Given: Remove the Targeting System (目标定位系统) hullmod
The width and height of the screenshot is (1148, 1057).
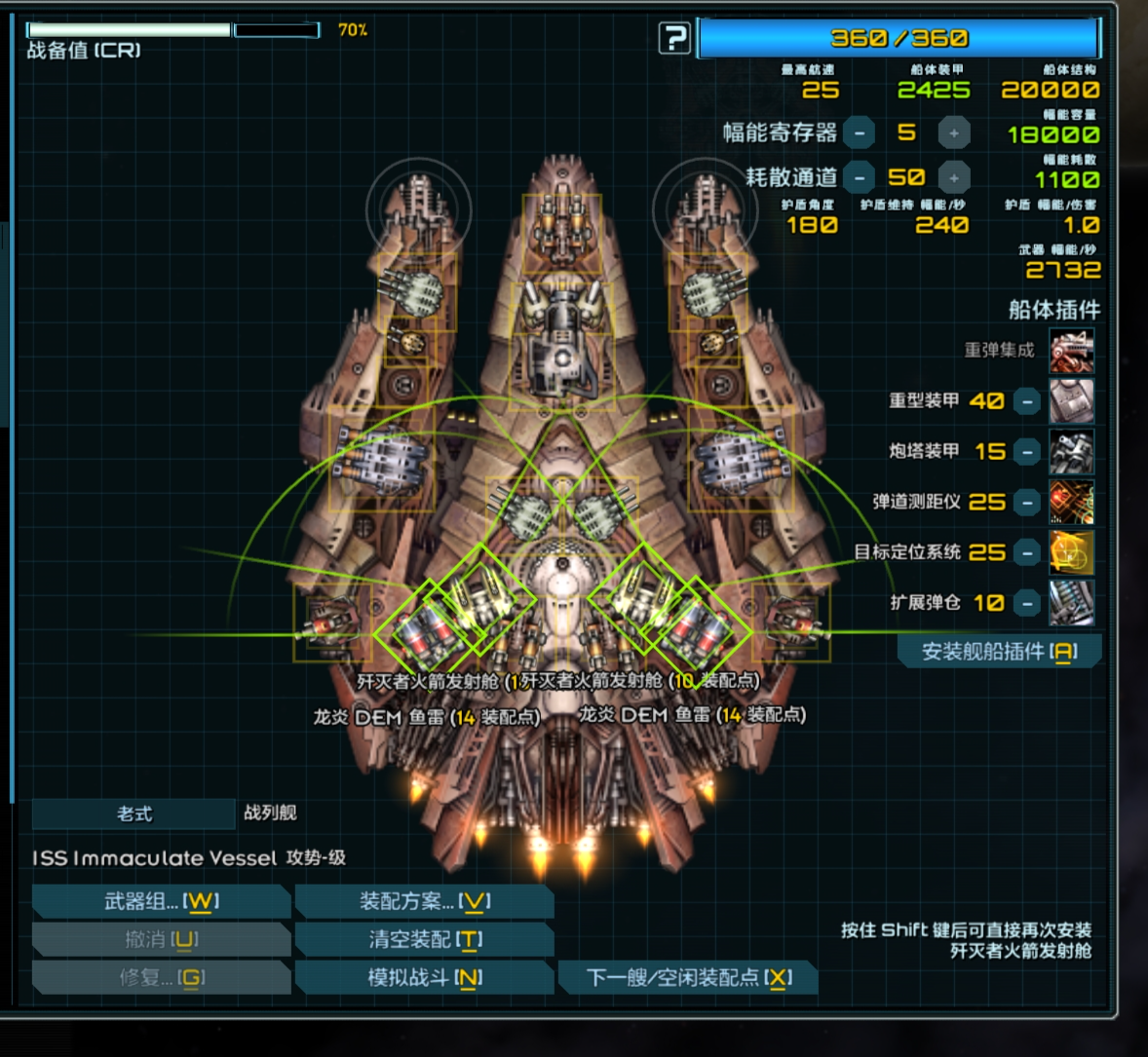Looking at the screenshot, I should coord(1027,552).
